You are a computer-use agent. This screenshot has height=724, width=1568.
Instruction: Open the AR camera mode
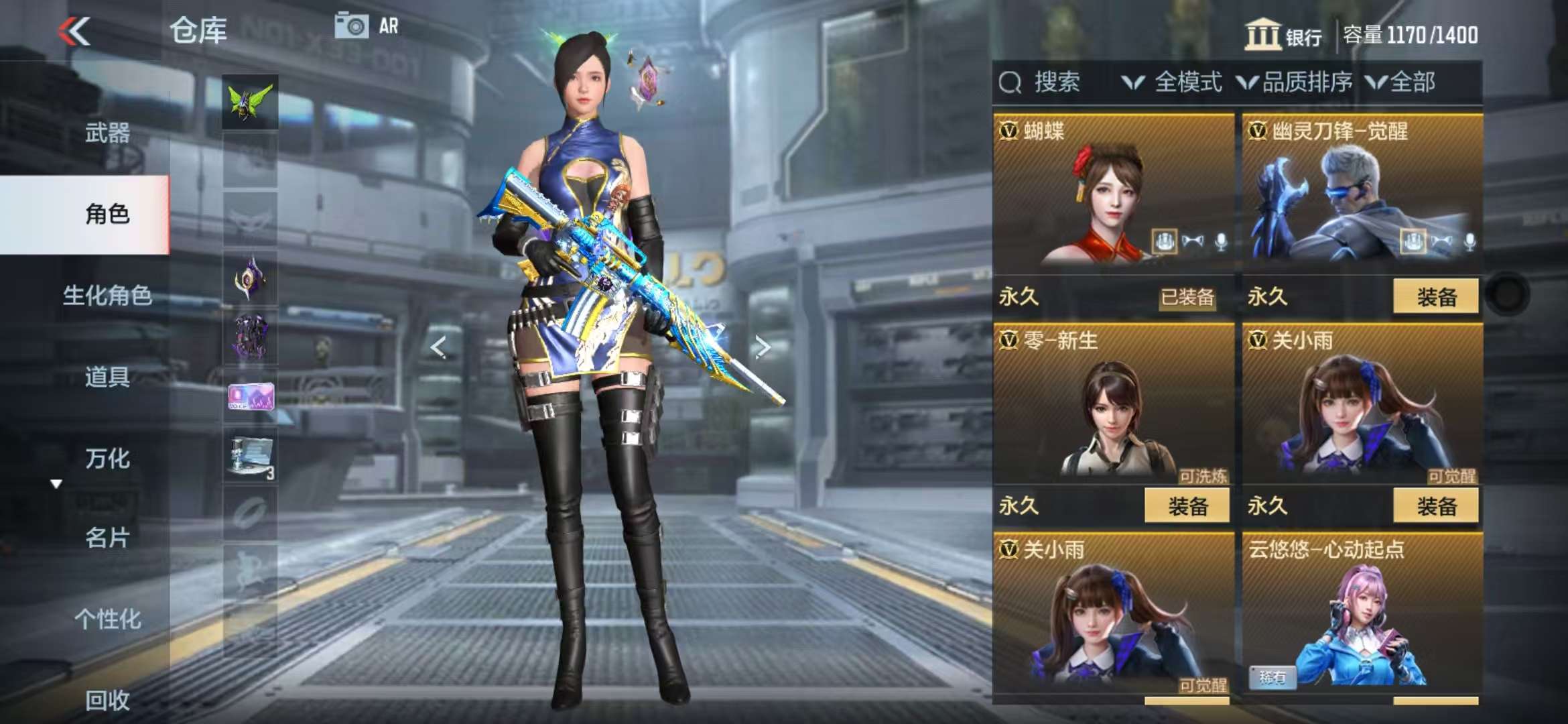[367, 26]
